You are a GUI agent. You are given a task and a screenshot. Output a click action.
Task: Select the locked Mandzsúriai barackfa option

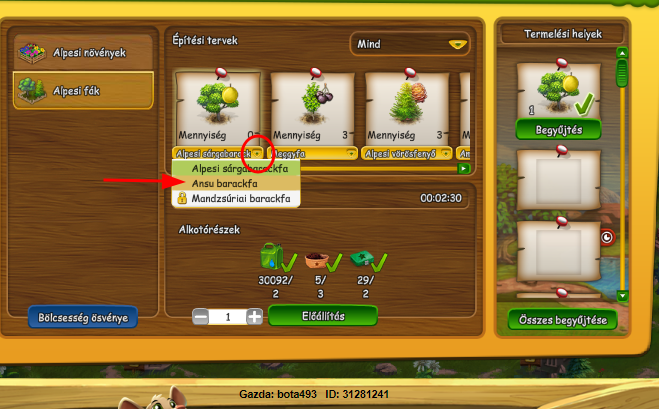pyautogui.click(x=240, y=199)
